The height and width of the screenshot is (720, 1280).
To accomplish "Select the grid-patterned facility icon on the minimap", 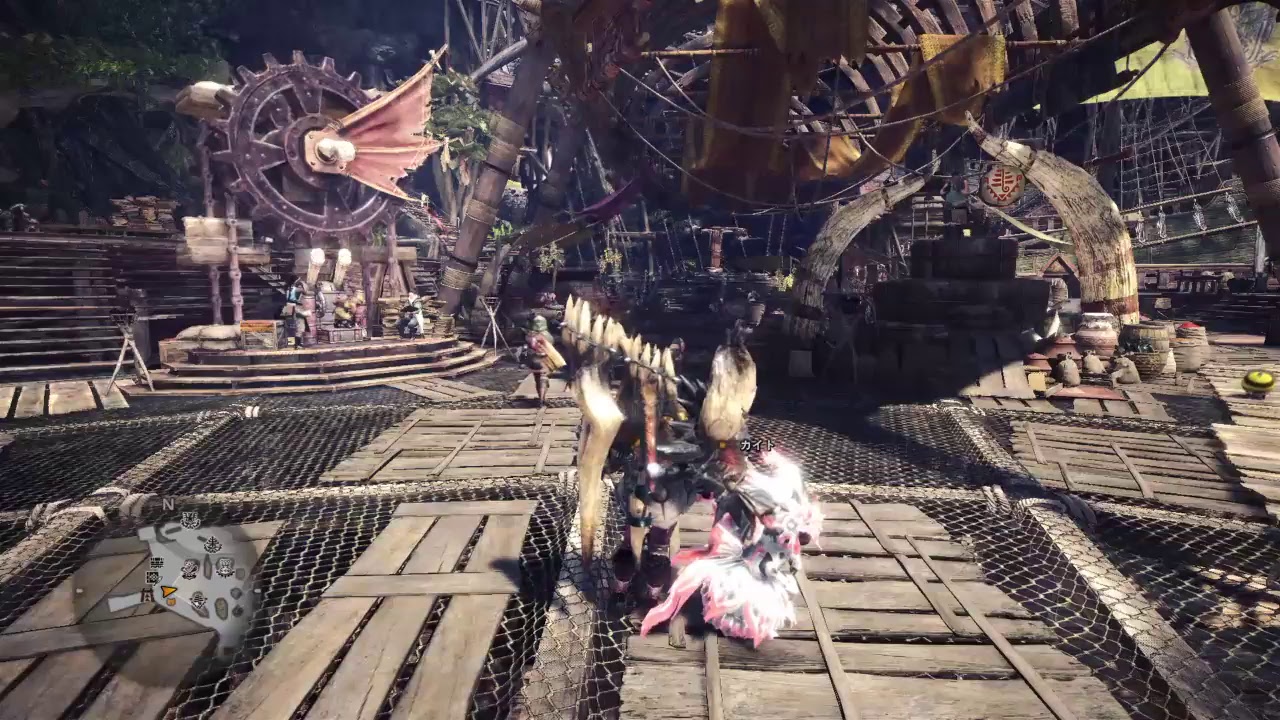I will 152,577.
